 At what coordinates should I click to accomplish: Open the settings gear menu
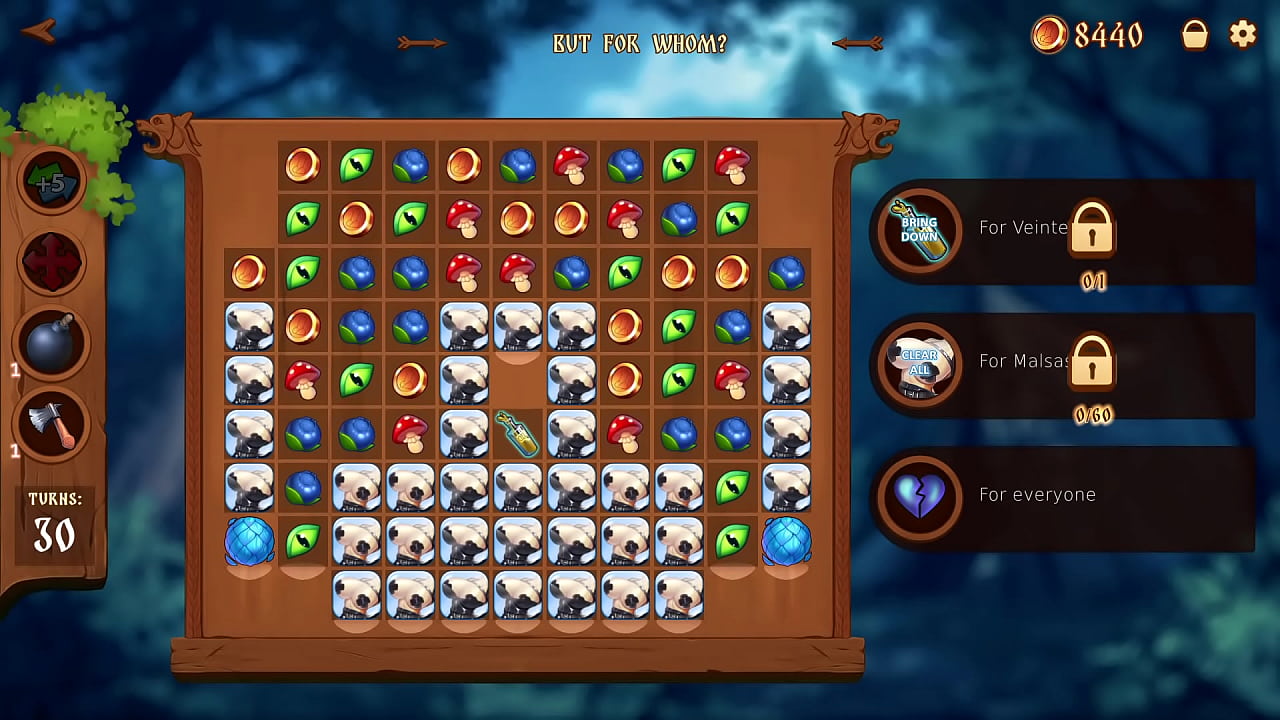(x=1243, y=35)
